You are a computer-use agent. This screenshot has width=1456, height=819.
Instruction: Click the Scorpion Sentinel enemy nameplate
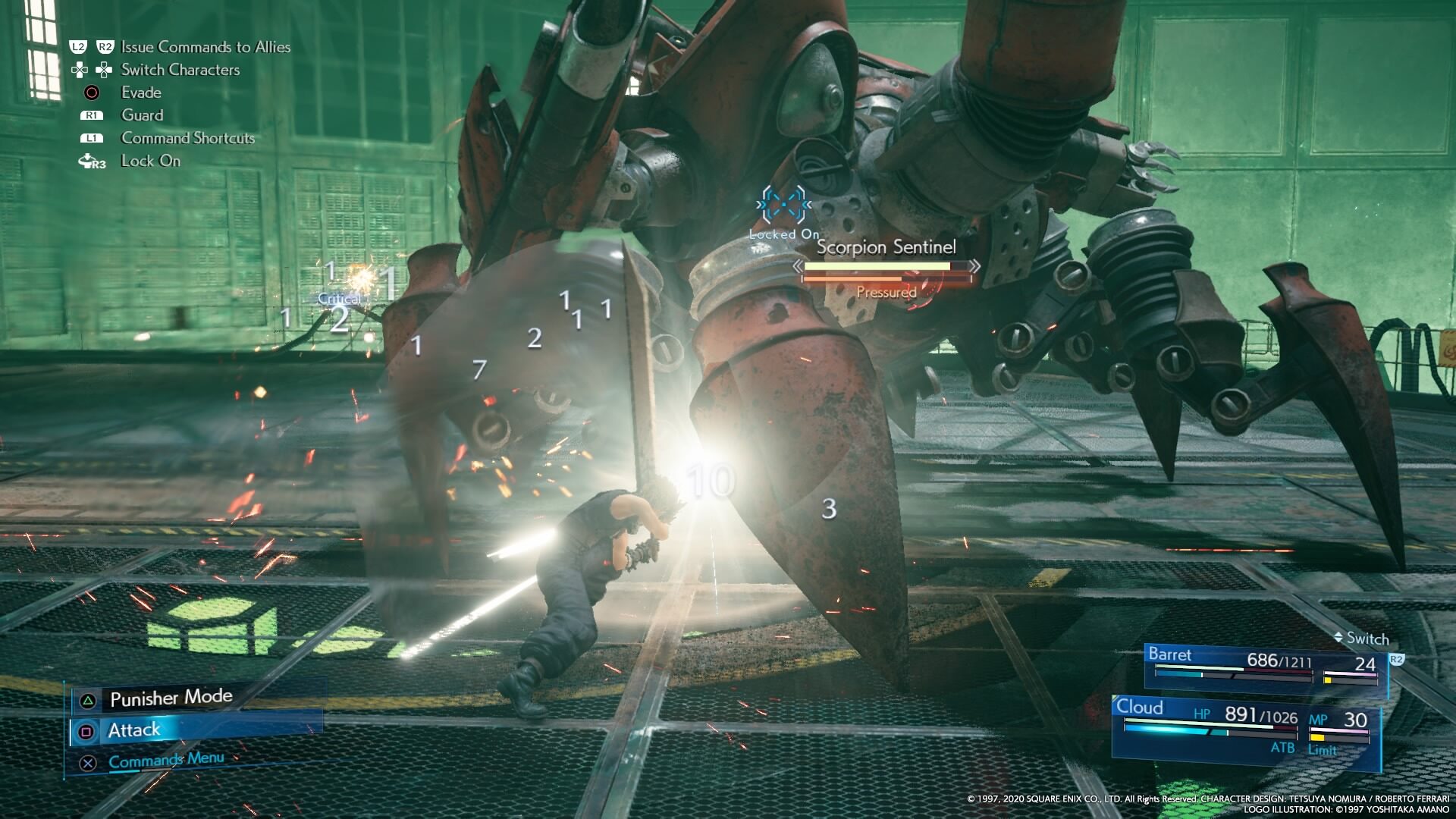tap(886, 247)
